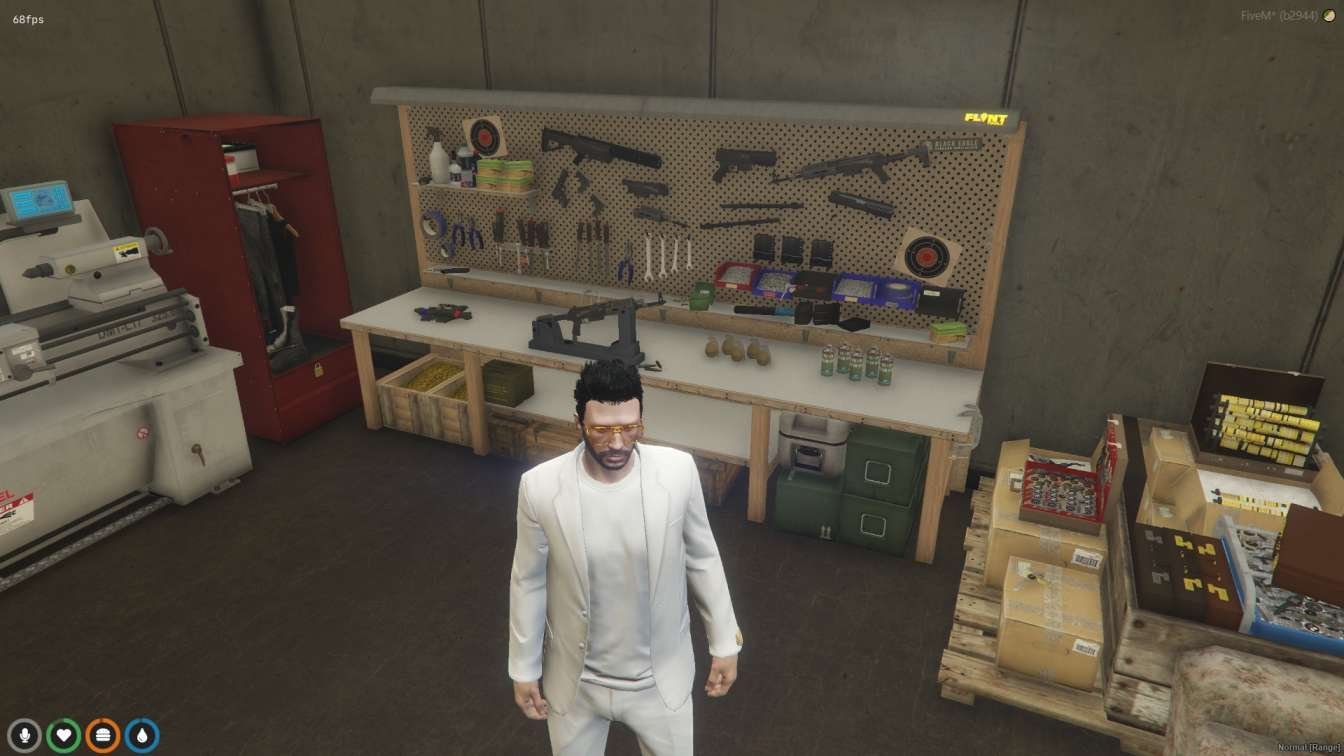Select the blue water drop thirst icon
The height and width of the screenshot is (756, 1344).
[x=142, y=736]
